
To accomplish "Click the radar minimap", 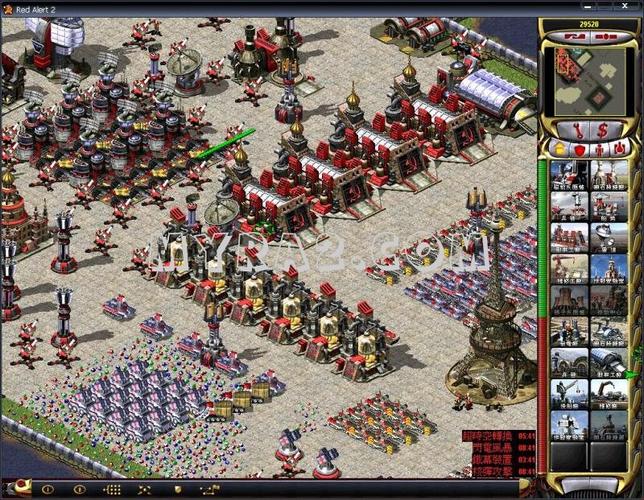I will [589, 79].
